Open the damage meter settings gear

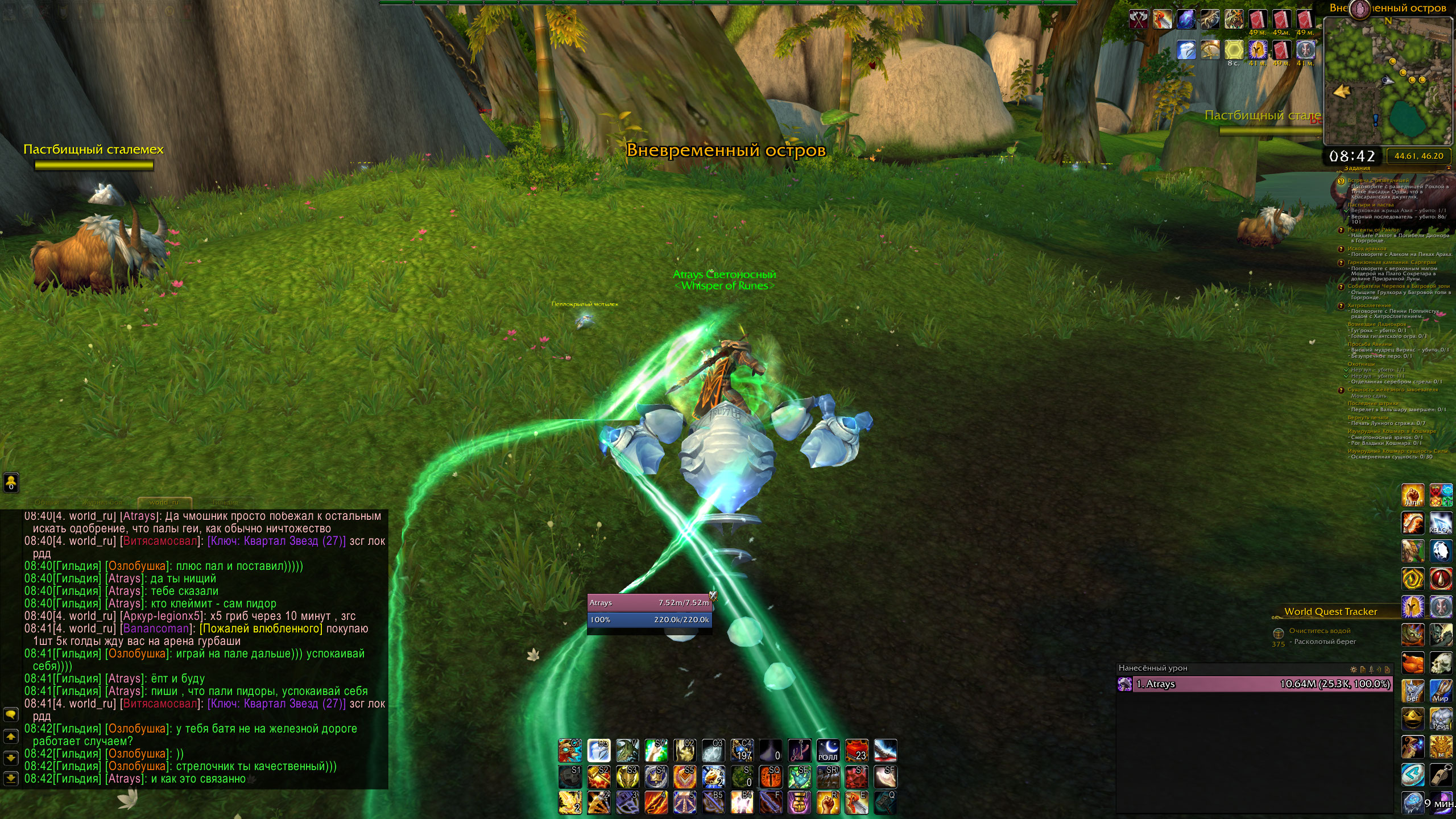tap(1352, 669)
